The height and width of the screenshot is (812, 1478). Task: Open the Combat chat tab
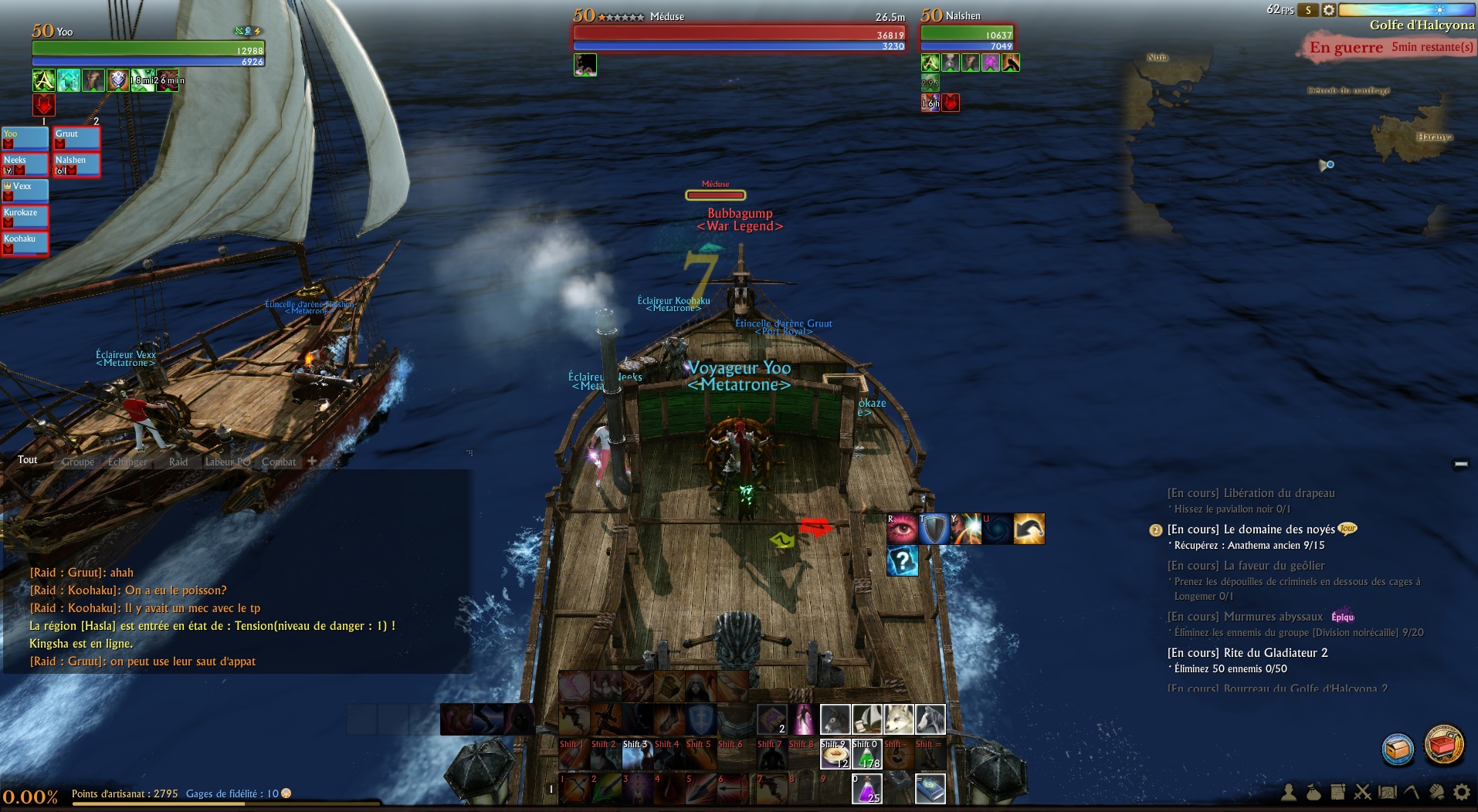278,462
